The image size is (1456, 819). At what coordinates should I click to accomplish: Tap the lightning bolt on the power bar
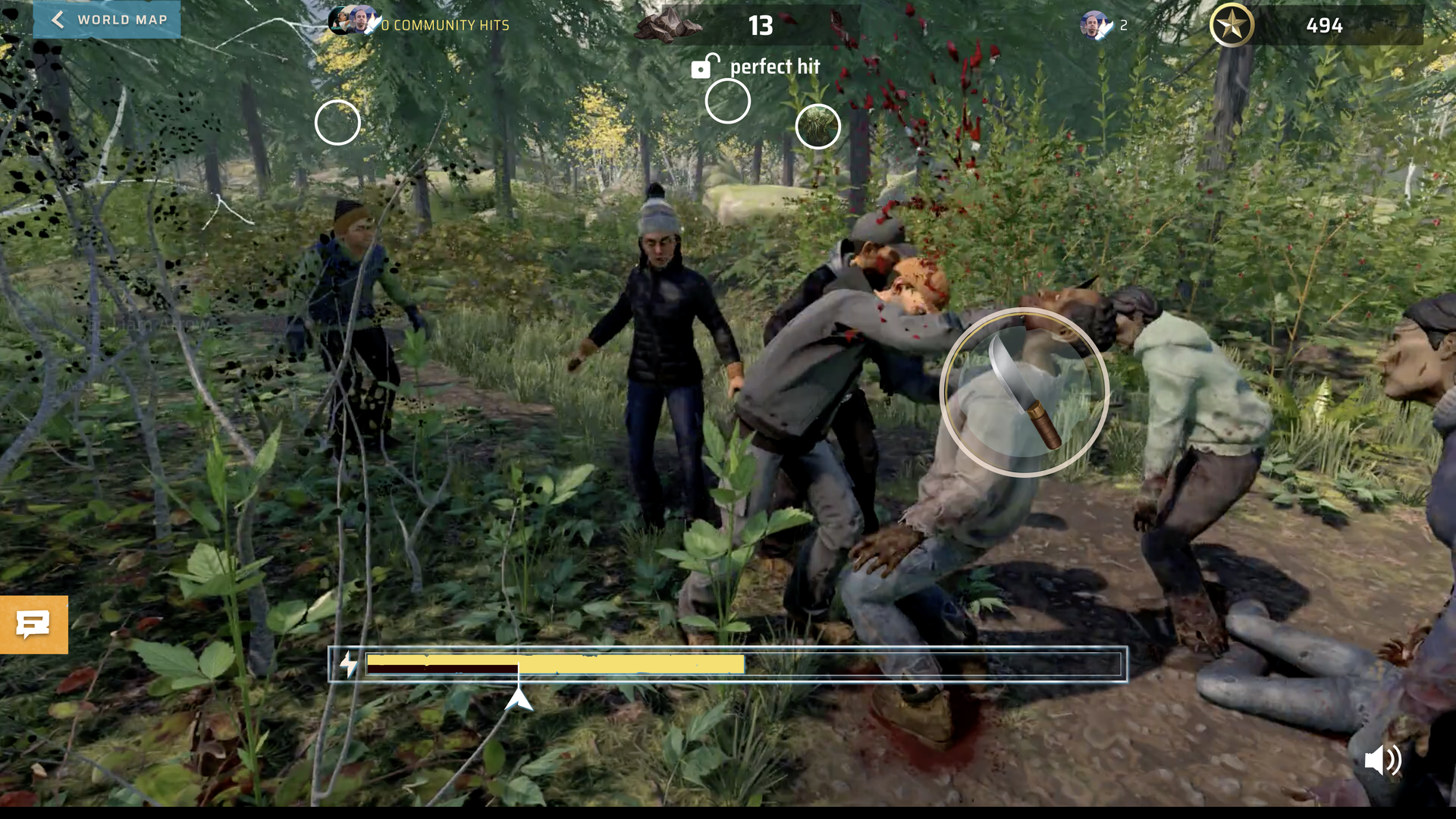point(348,663)
